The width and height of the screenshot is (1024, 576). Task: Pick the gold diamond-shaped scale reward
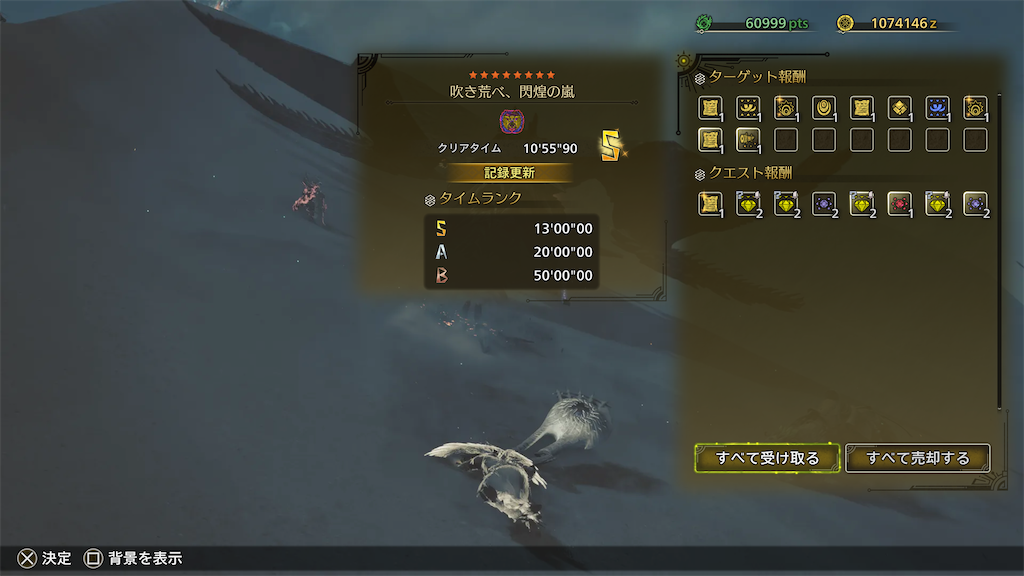pyautogui.click(x=899, y=108)
